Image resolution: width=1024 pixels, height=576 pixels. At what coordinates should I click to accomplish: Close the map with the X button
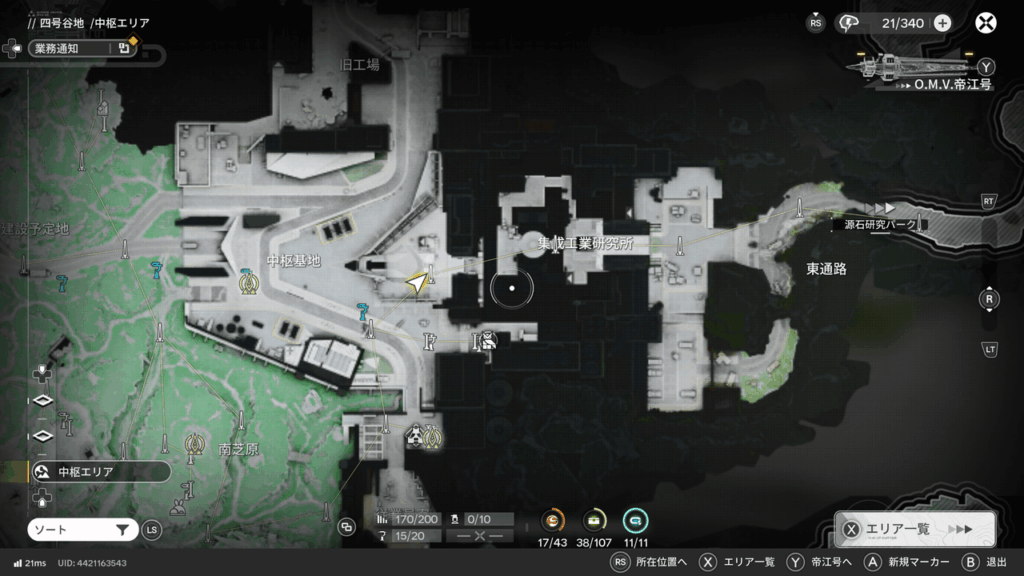coord(986,22)
